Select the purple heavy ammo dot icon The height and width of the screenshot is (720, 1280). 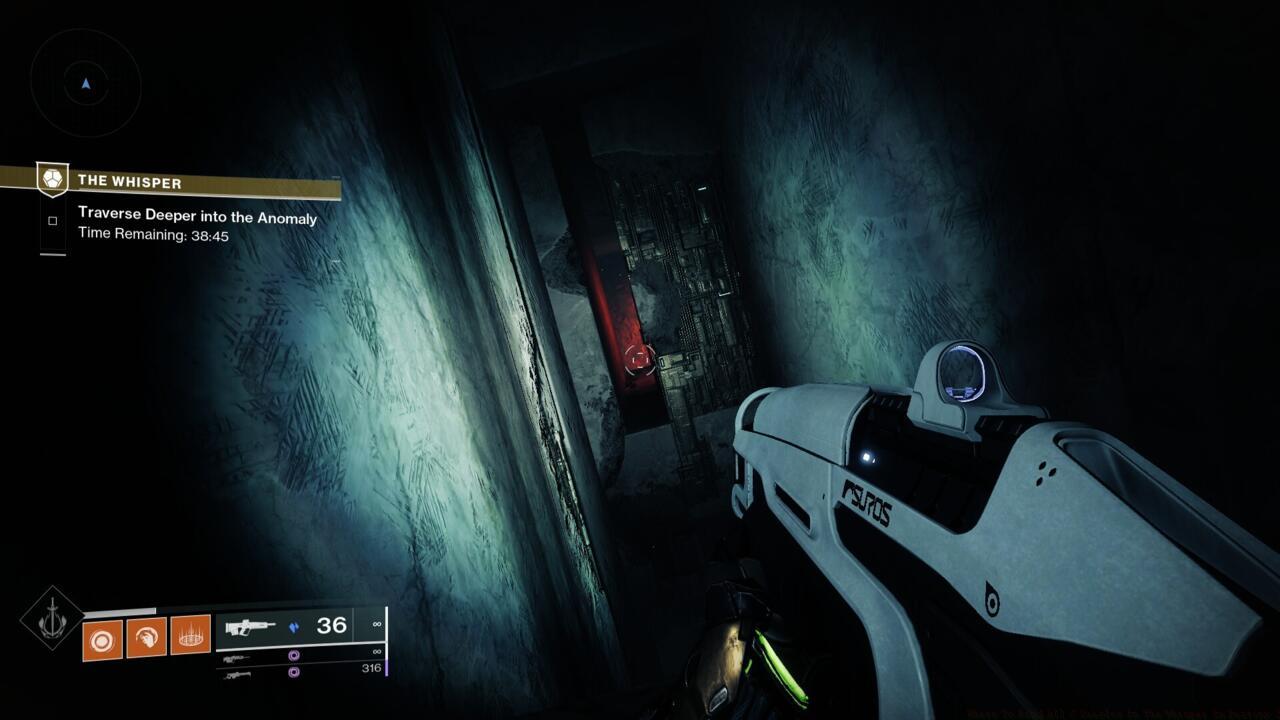click(294, 674)
